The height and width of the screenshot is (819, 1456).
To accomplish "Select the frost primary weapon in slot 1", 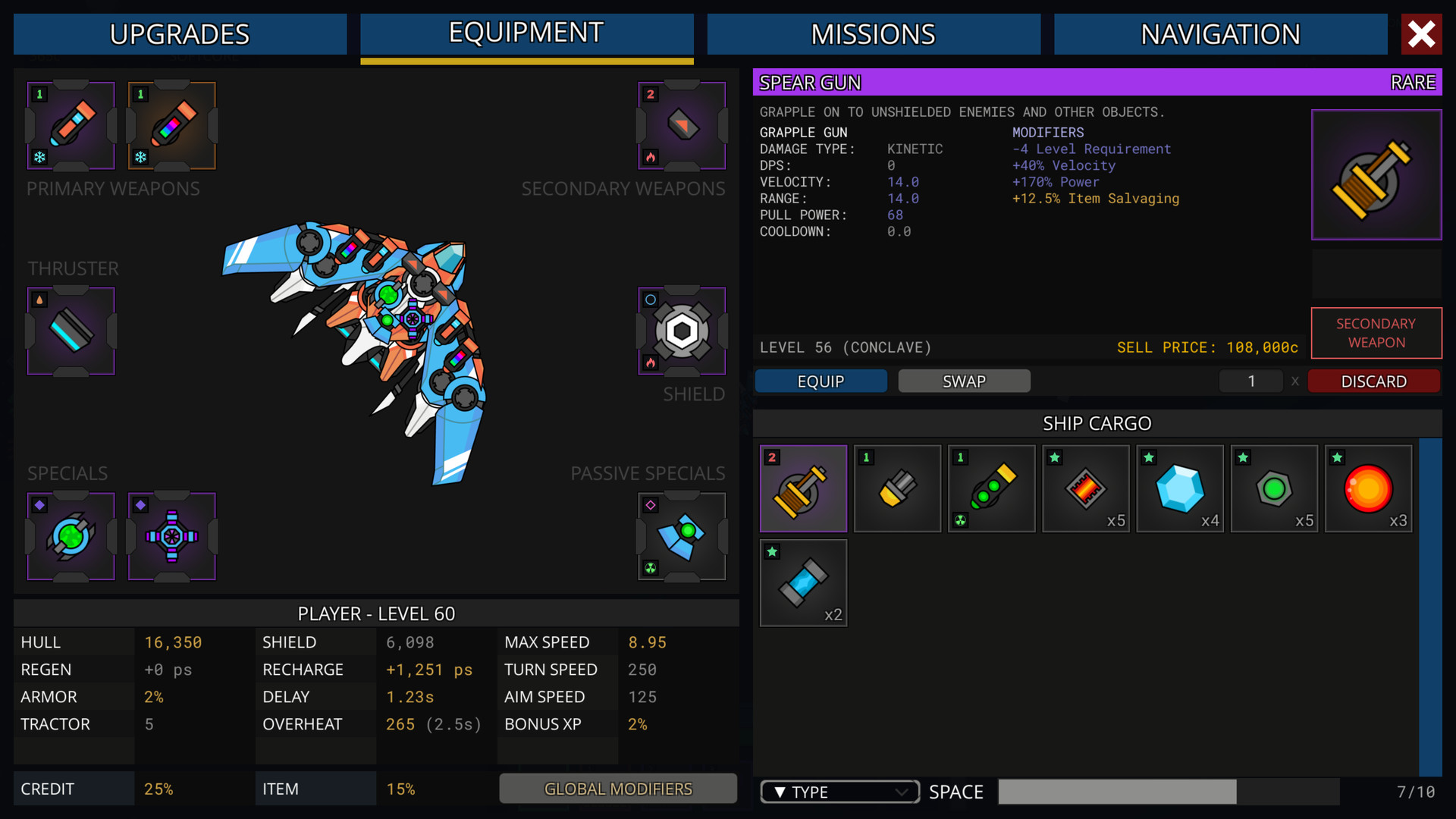I will (70, 126).
